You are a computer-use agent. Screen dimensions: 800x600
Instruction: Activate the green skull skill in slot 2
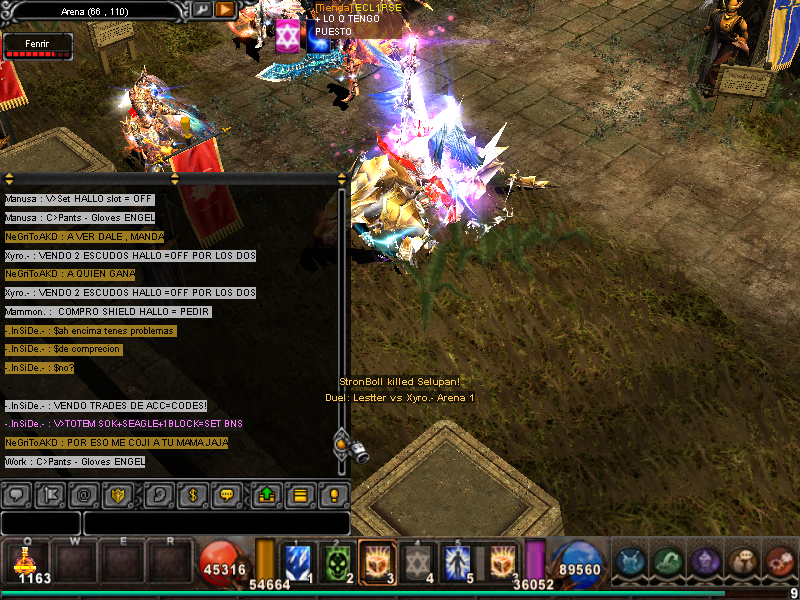tap(337, 562)
